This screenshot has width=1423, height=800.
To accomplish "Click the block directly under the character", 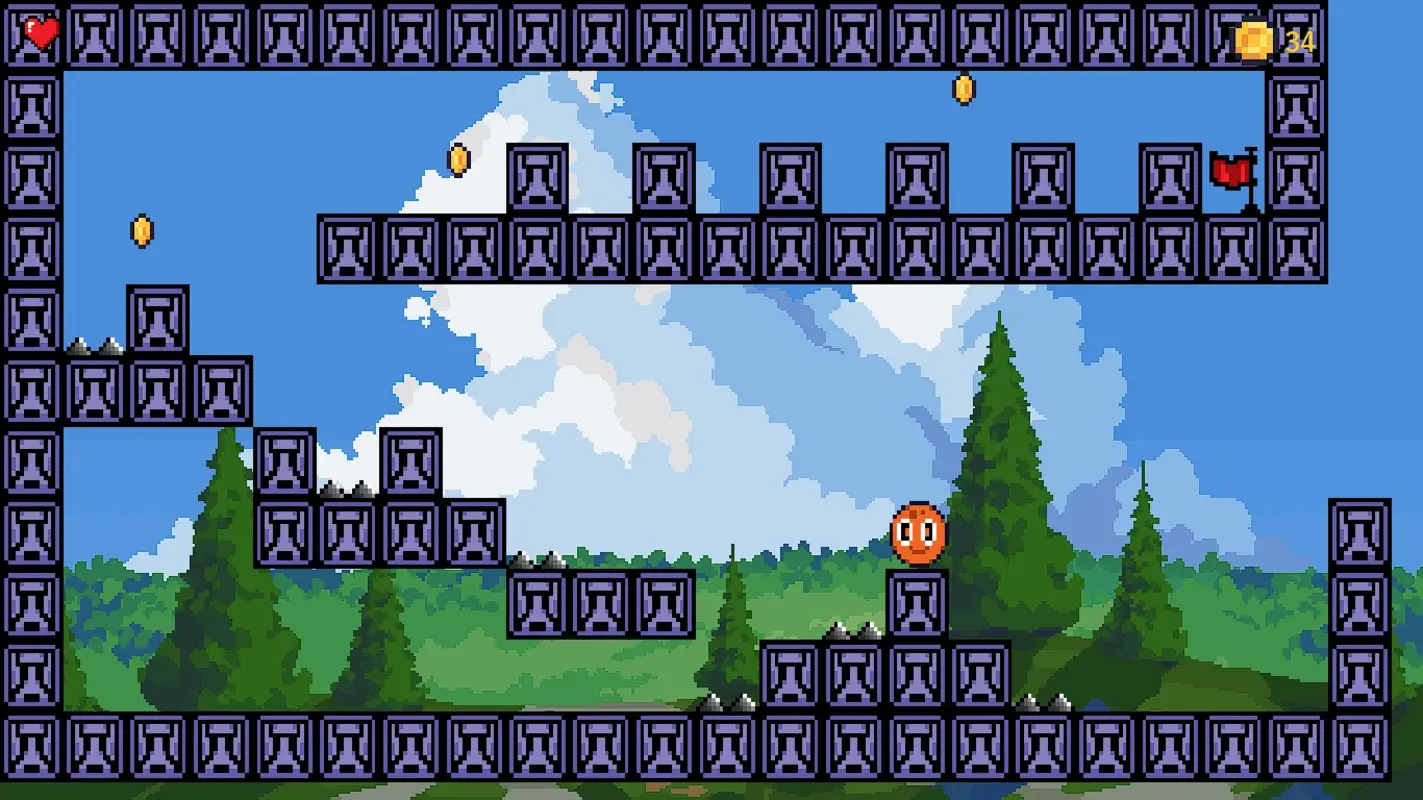I will (916, 602).
